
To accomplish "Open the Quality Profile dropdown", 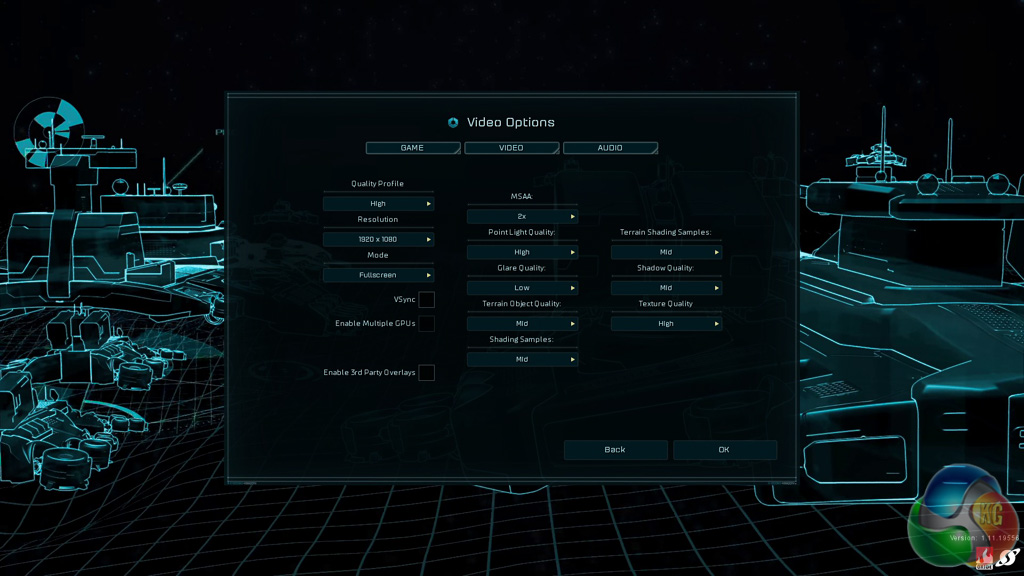I will tap(378, 204).
